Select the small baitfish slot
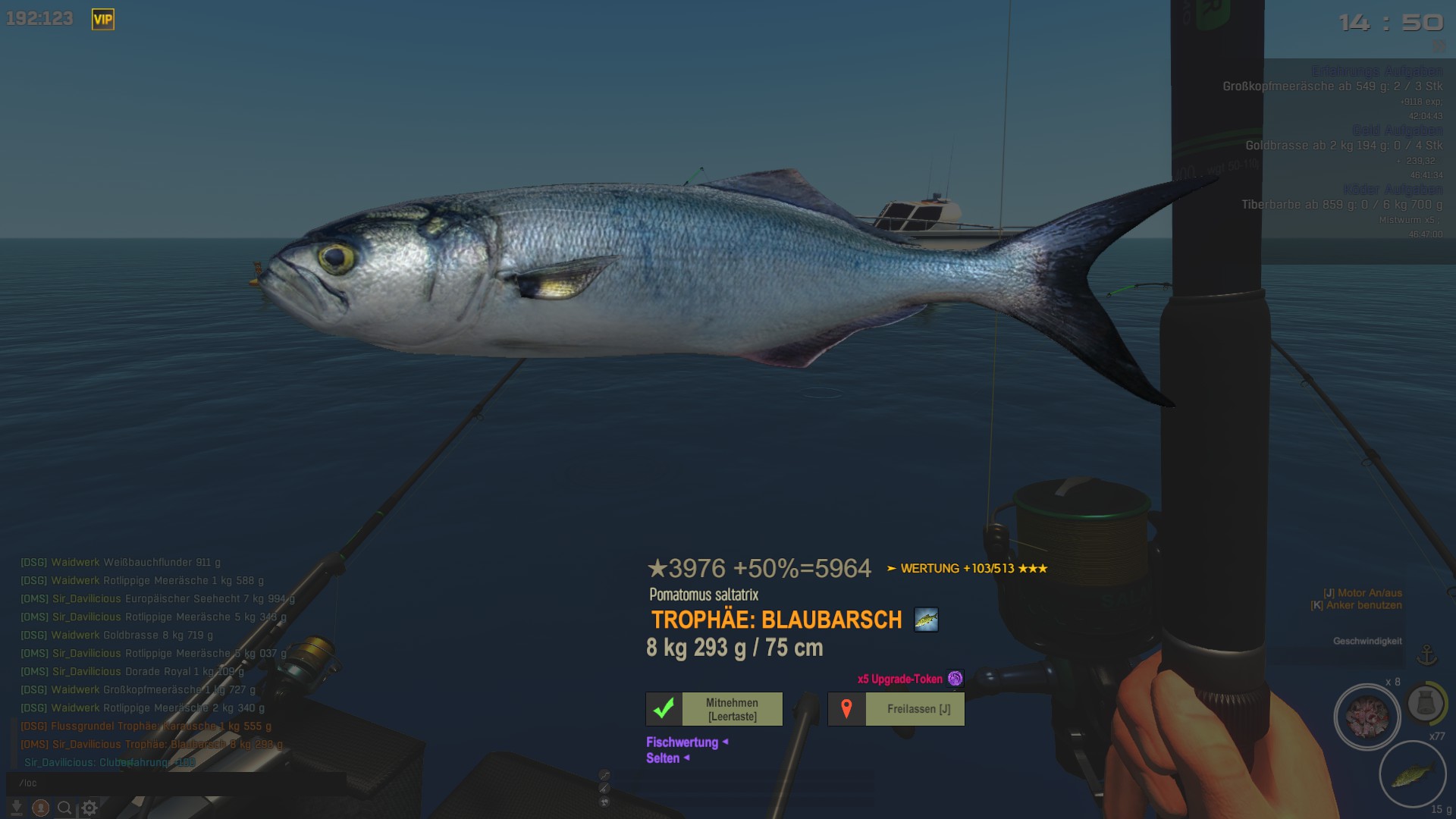 point(1412,774)
